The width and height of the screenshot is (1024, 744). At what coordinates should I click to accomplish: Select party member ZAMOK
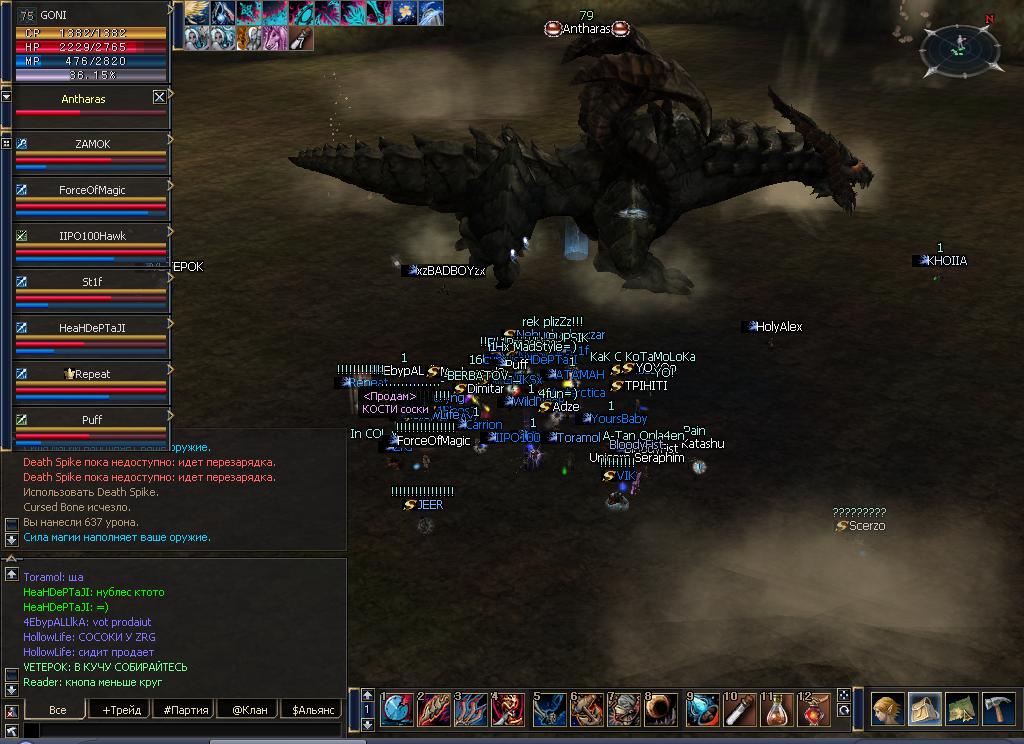[x=92, y=144]
